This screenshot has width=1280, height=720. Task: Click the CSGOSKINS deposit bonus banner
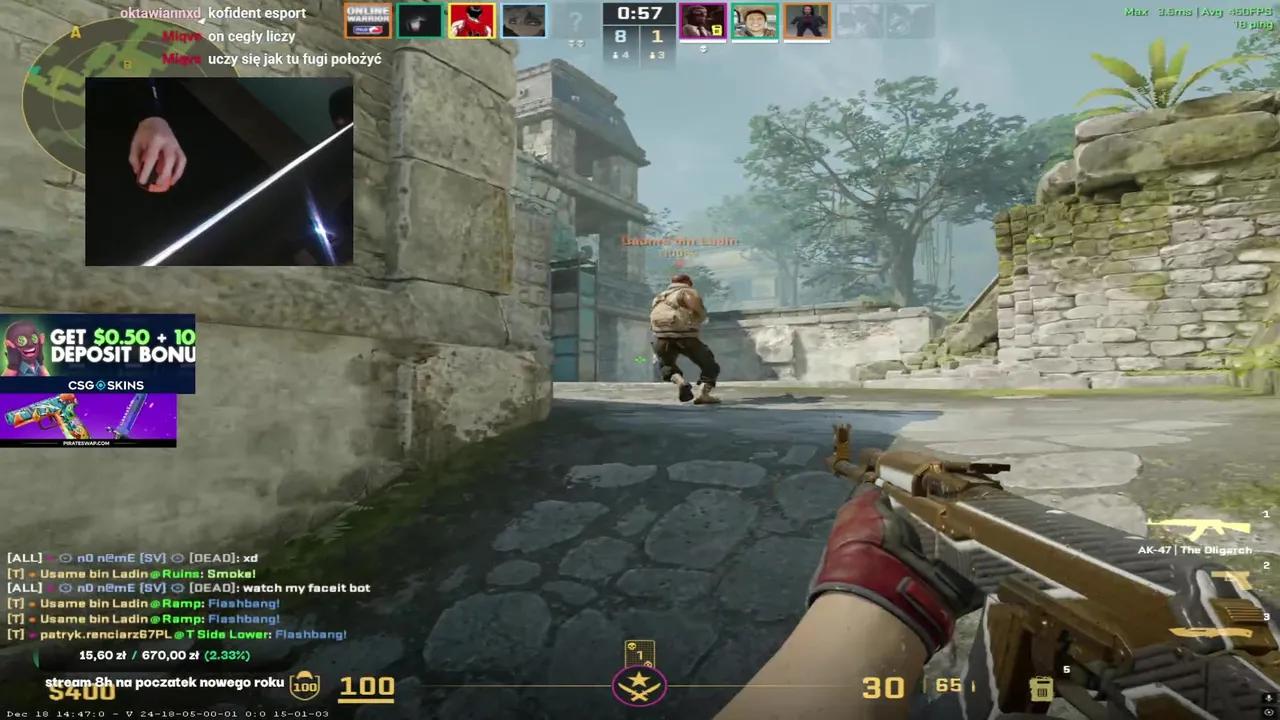tap(98, 352)
